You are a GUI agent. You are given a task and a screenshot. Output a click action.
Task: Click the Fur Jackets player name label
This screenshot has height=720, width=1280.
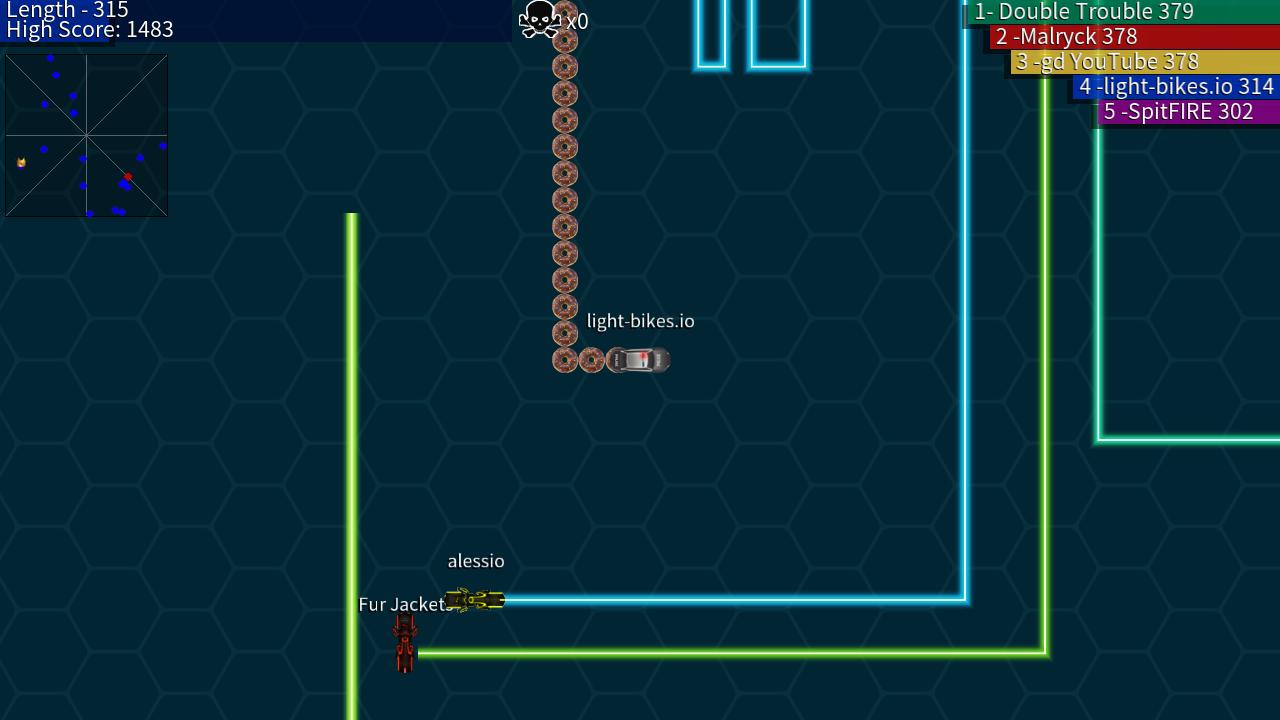(x=404, y=605)
